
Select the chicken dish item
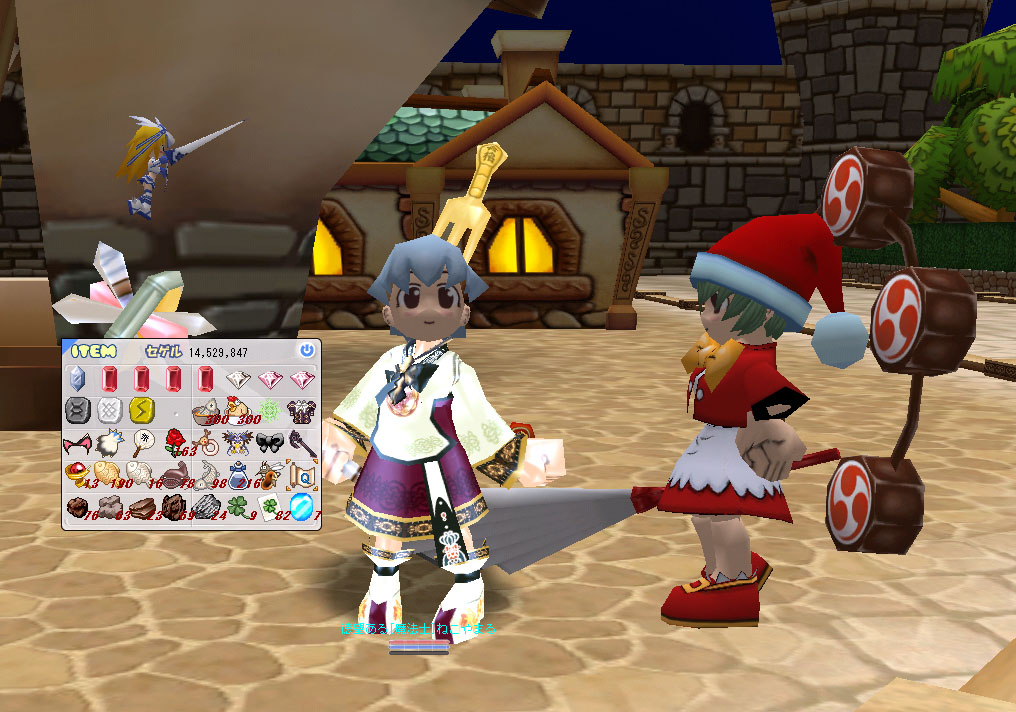237,410
